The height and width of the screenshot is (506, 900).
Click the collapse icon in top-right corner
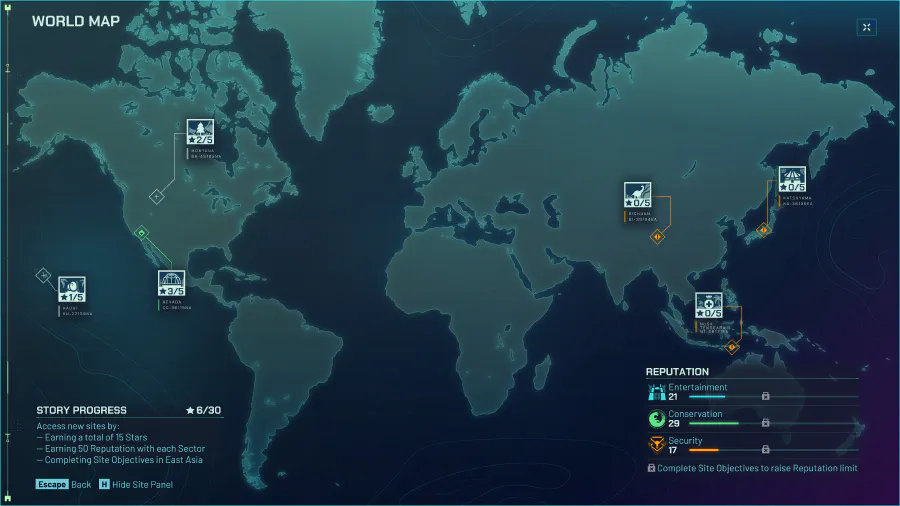(x=866, y=27)
